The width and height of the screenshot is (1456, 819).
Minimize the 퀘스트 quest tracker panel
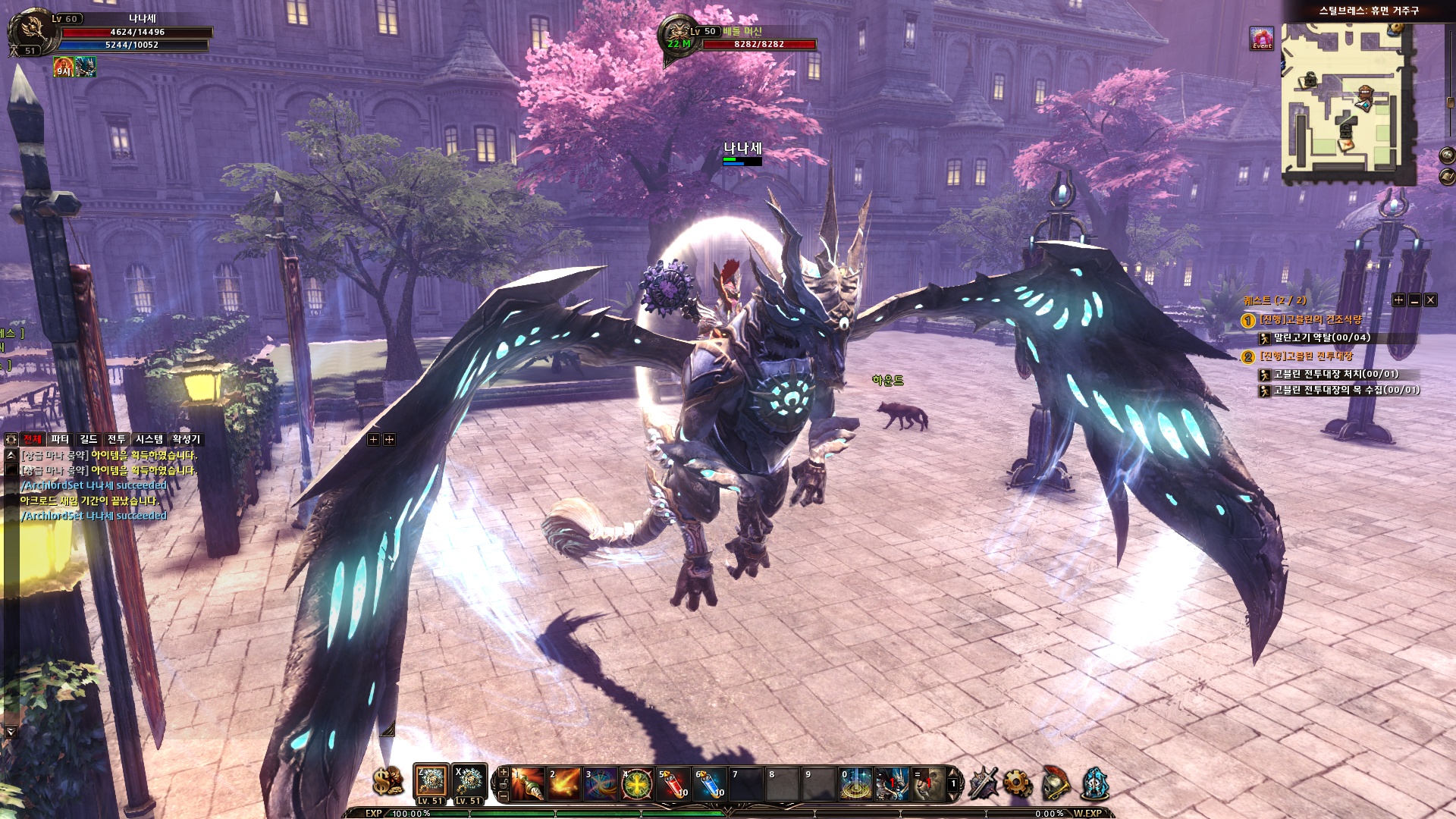coord(1415,301)
